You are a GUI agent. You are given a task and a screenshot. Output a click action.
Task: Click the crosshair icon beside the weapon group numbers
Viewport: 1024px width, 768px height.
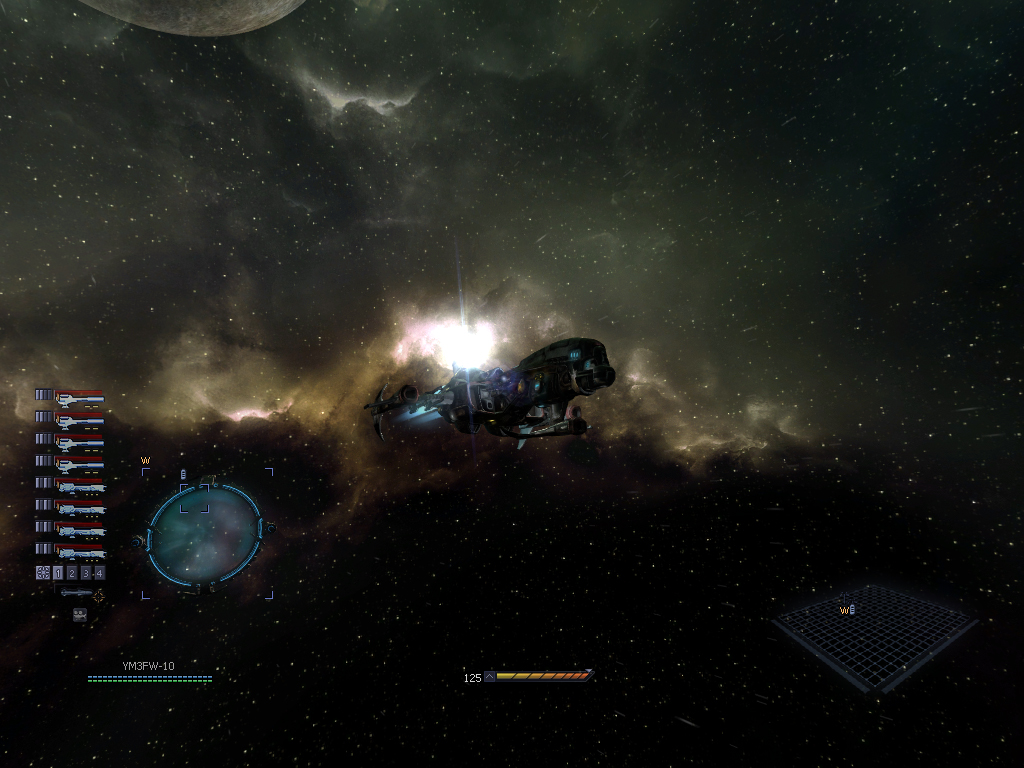(x=43, y=573)
